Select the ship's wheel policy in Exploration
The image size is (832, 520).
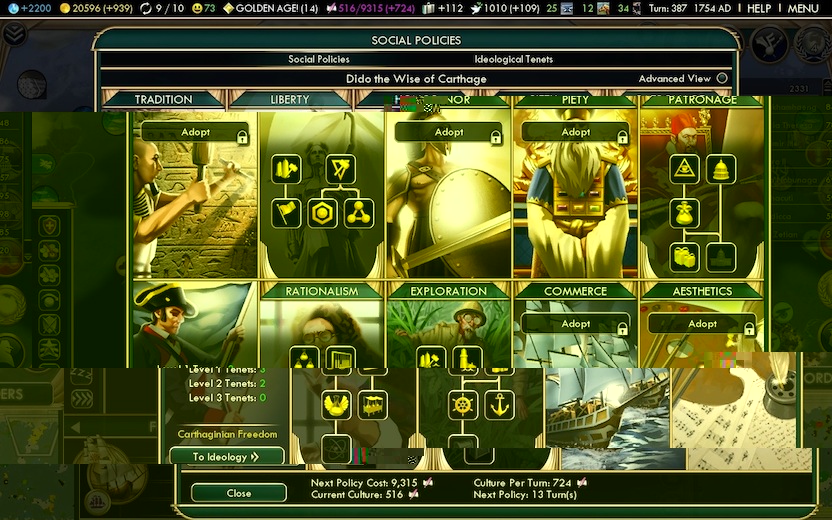[463, 405]
